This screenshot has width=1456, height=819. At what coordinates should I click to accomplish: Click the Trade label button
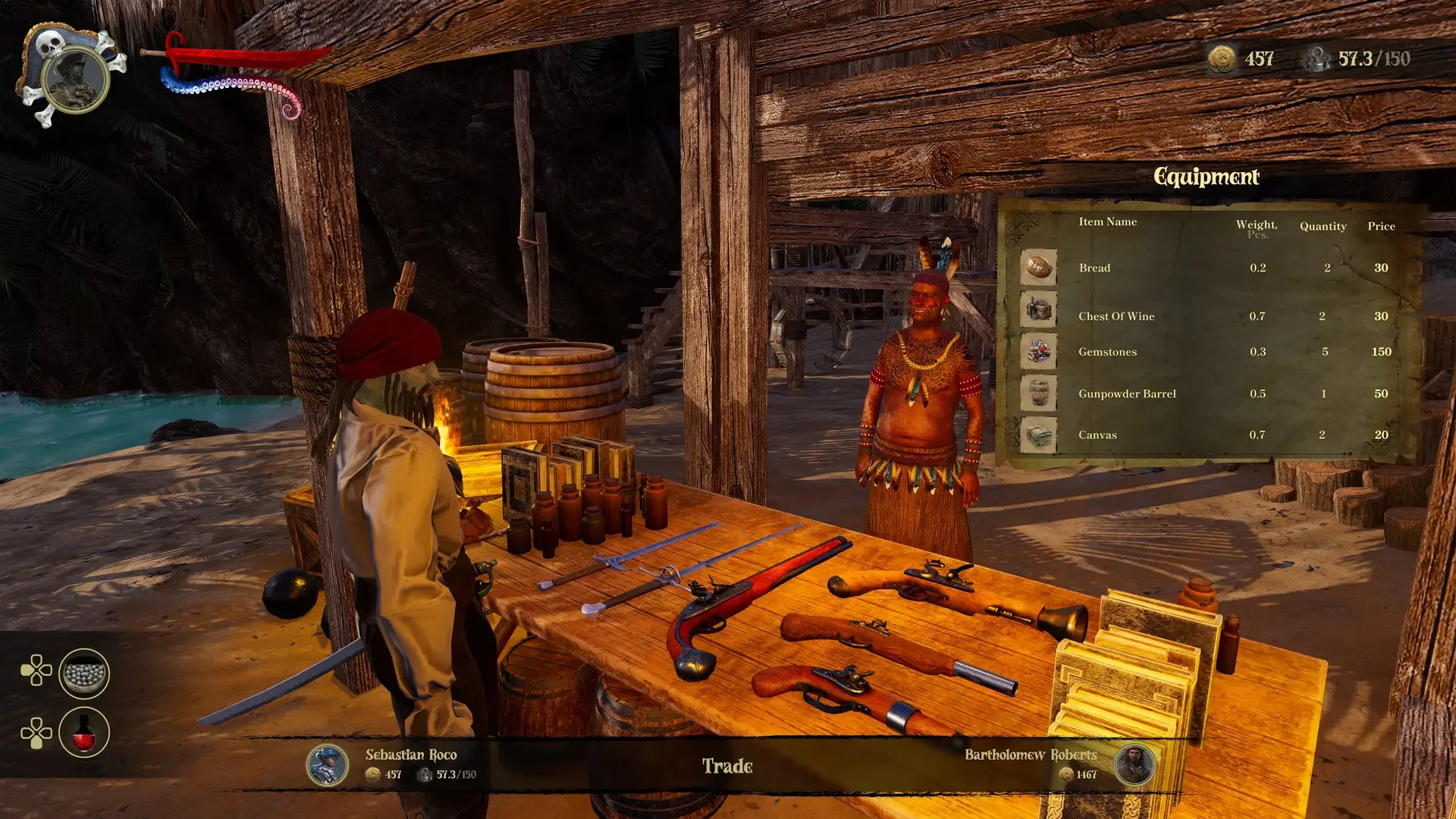point(726,766)
